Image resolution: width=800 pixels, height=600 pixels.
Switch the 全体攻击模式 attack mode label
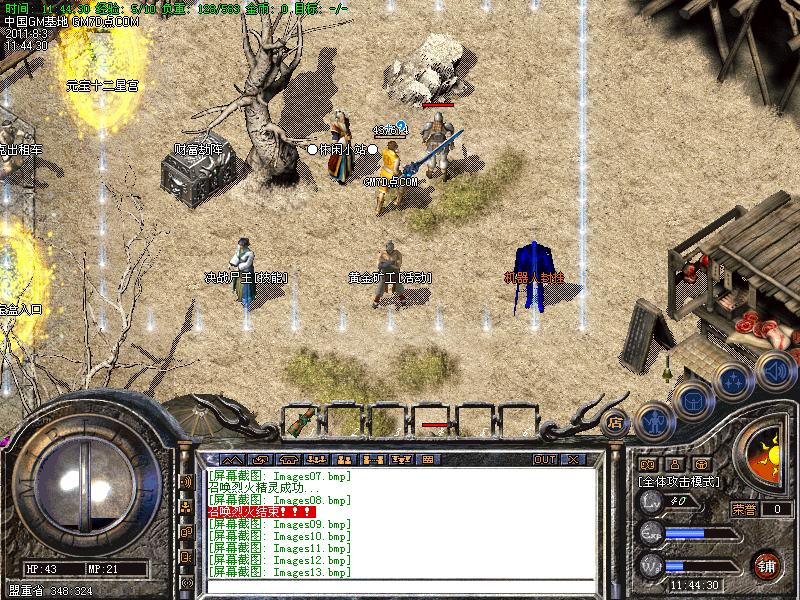click(680, 481)
